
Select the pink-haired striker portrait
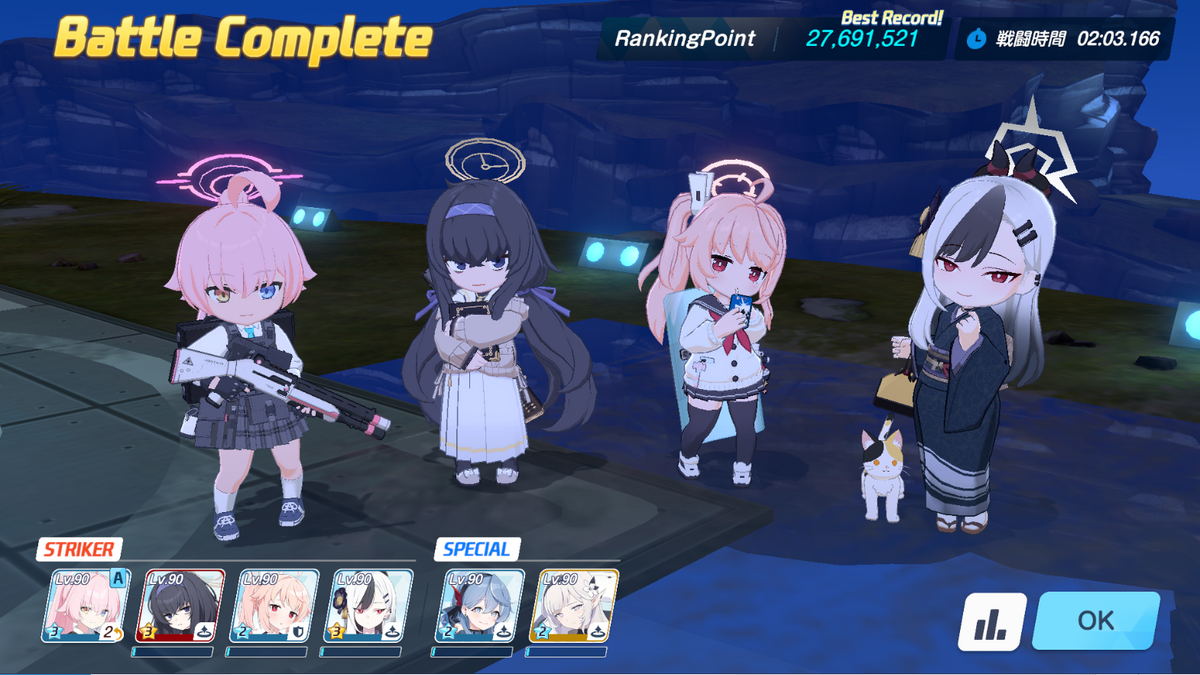point(86,605)
